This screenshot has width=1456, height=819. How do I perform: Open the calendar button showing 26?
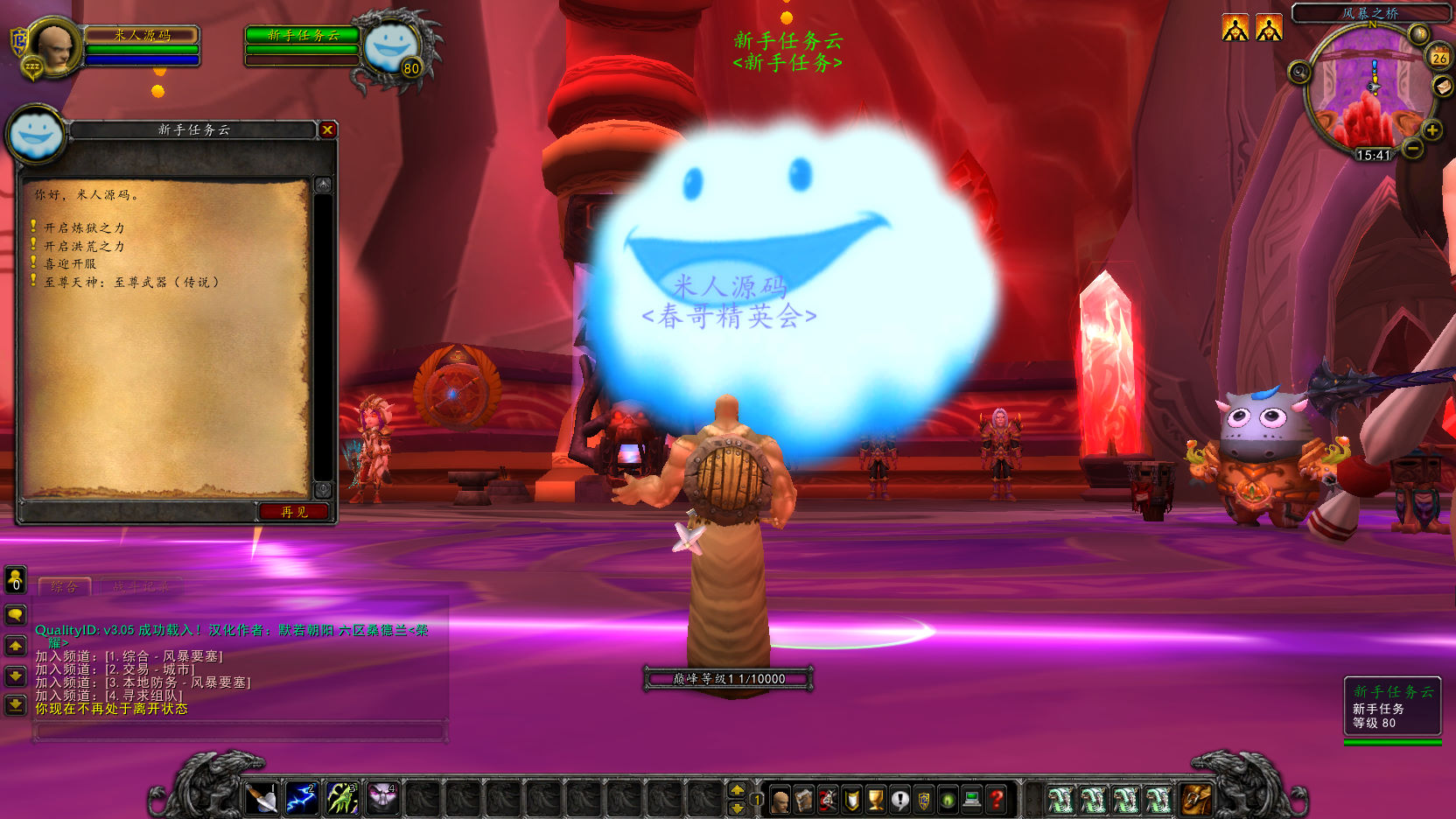(1439, 58)
